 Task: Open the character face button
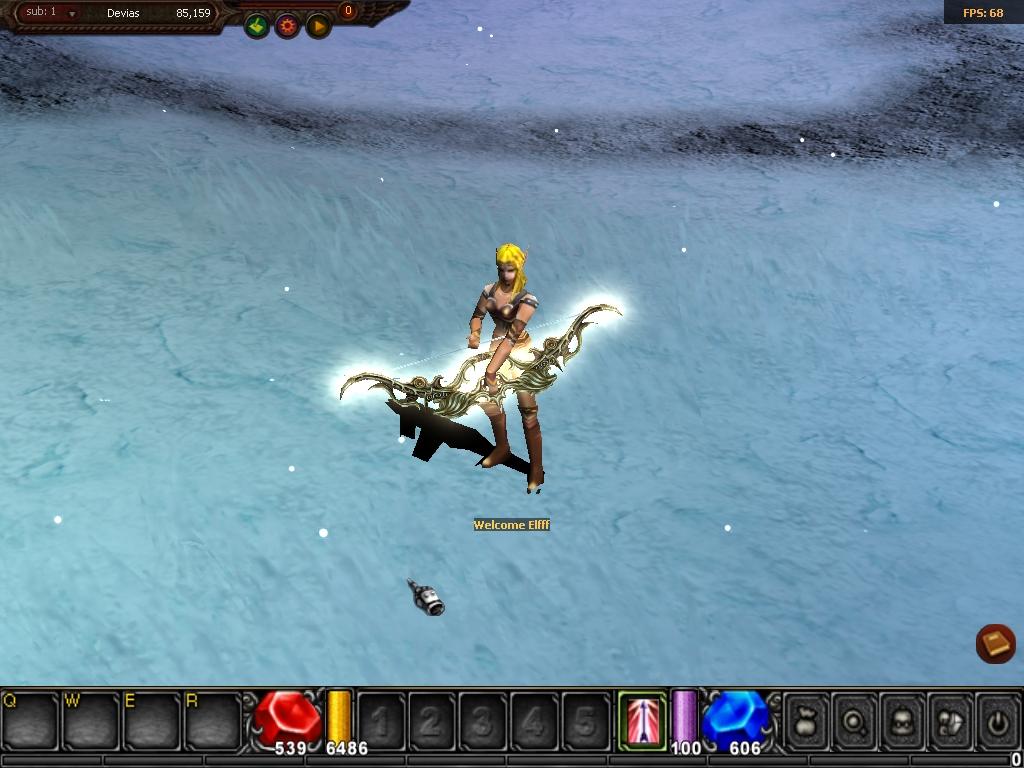tap(903, 720)
